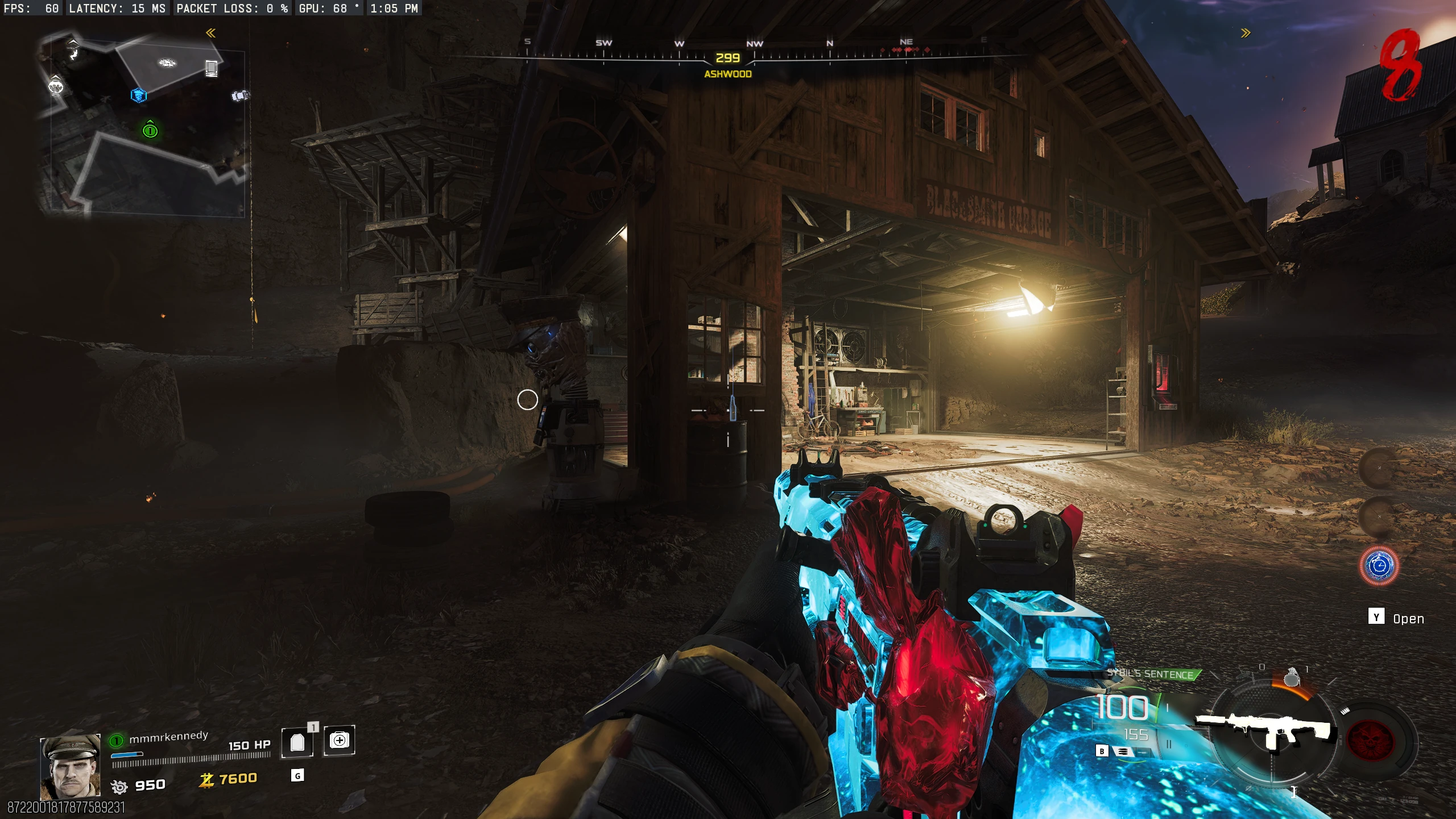
Task: Click the yellow left double-chevron arrow
Action: [x=210, y=33]
